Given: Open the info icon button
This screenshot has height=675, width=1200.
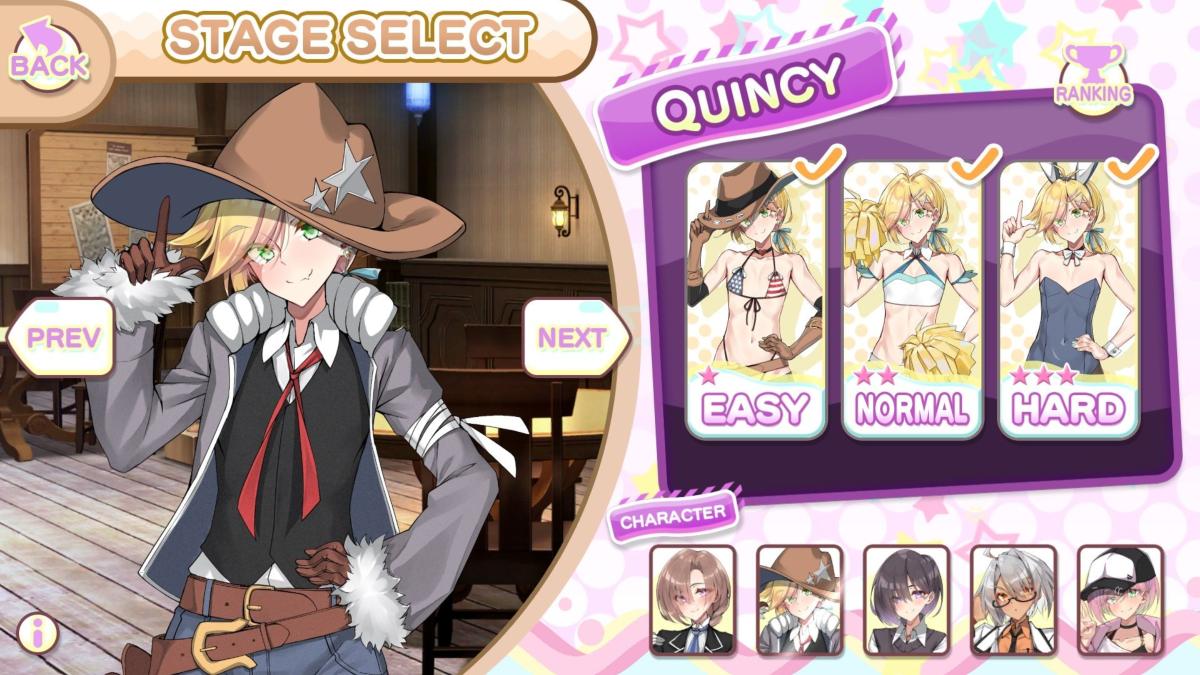Looking at the screenshot, I should 37,632.
